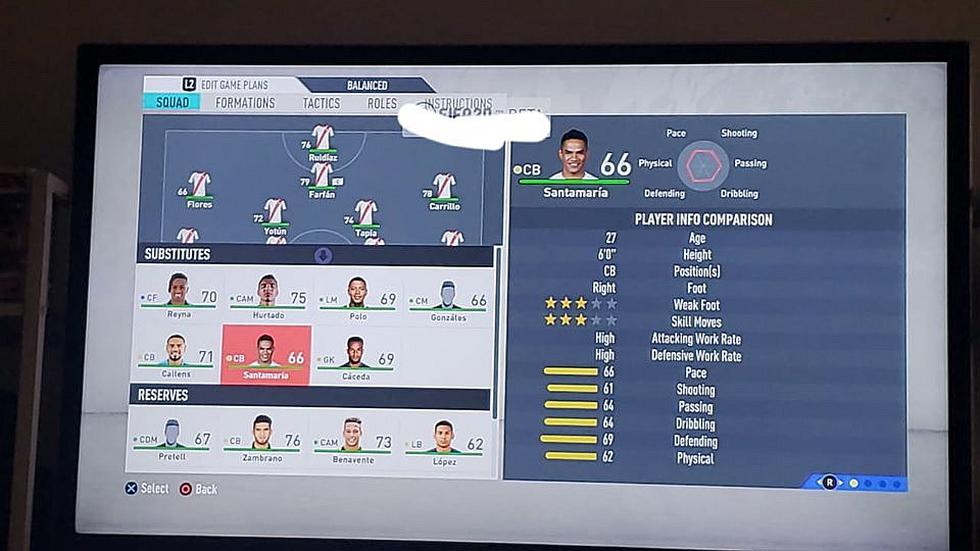980x551 pixels.
Task: Choose substitute Callens rated 71
Action: pyautogui.click(x=177, y=356)
